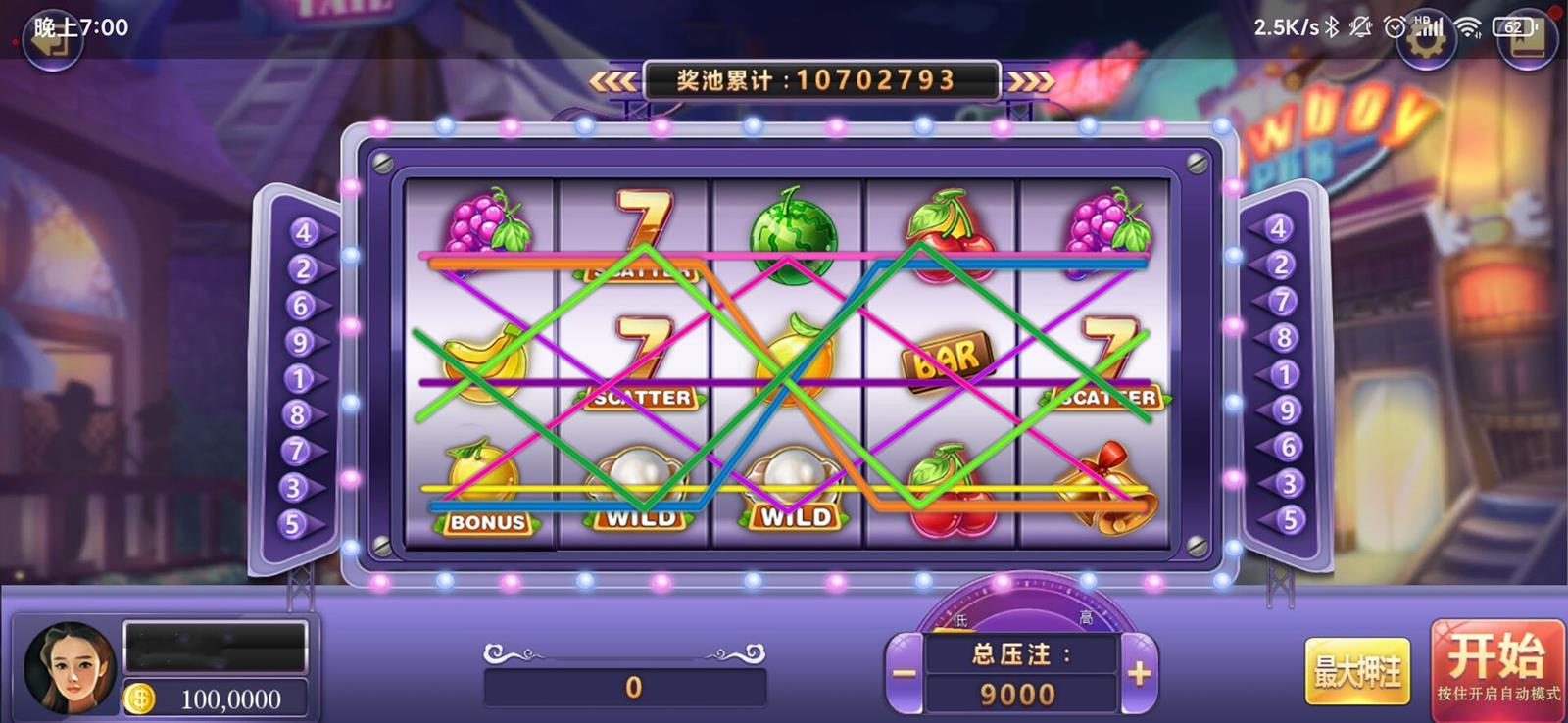Toggle payline 4 on the left panel

coord(302,233)
